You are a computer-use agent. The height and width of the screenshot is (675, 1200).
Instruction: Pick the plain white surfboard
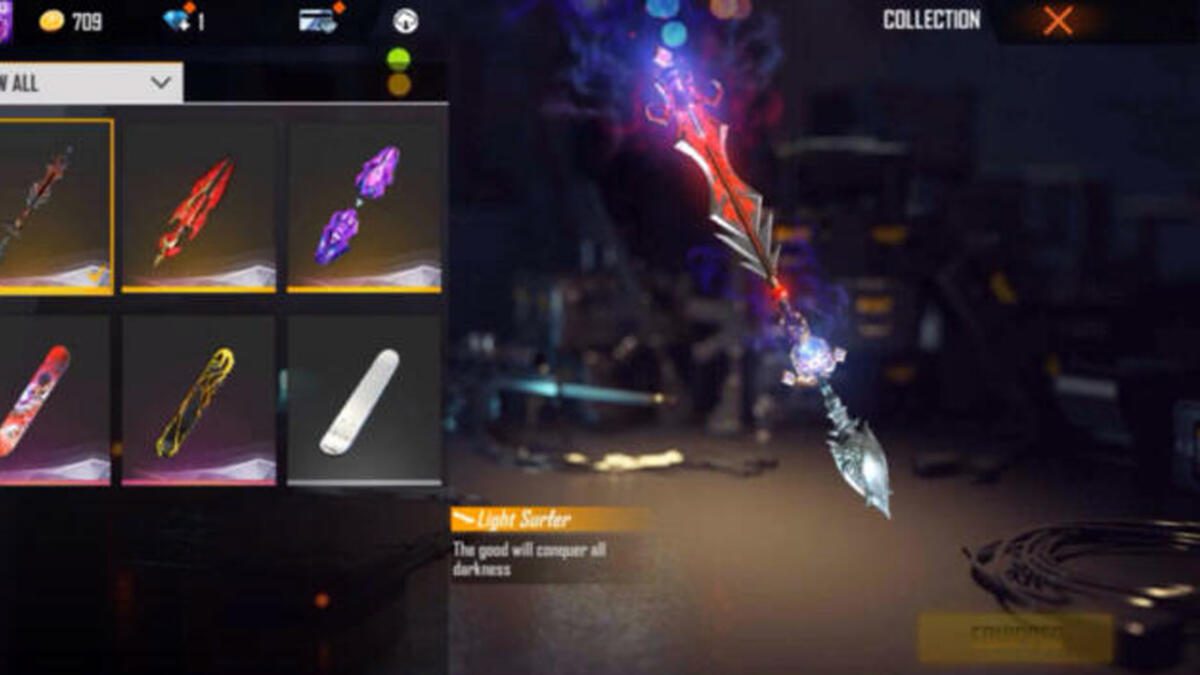363,400
